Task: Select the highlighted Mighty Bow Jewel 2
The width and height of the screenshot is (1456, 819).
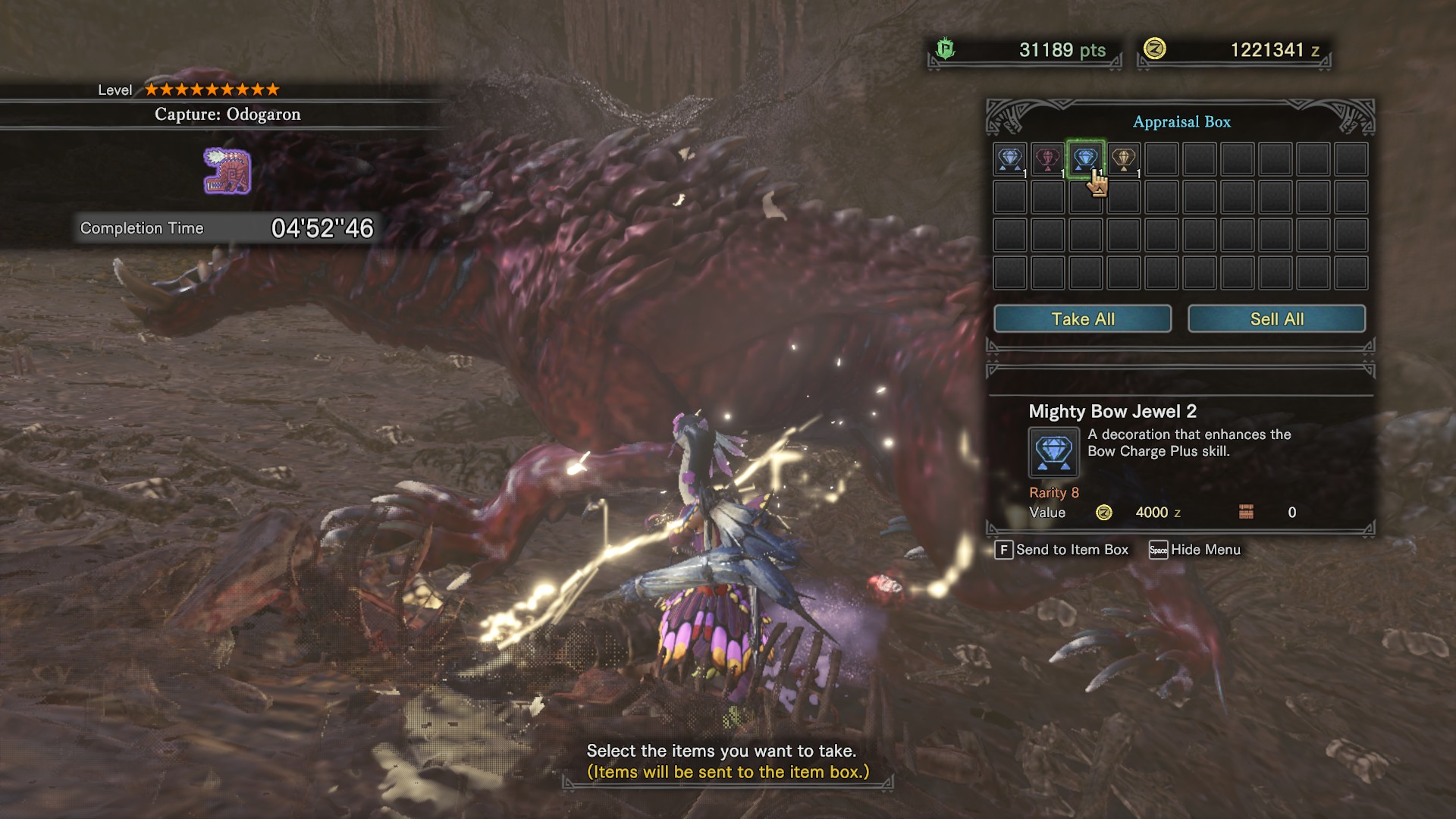Action: click(x=1085, y=158)
